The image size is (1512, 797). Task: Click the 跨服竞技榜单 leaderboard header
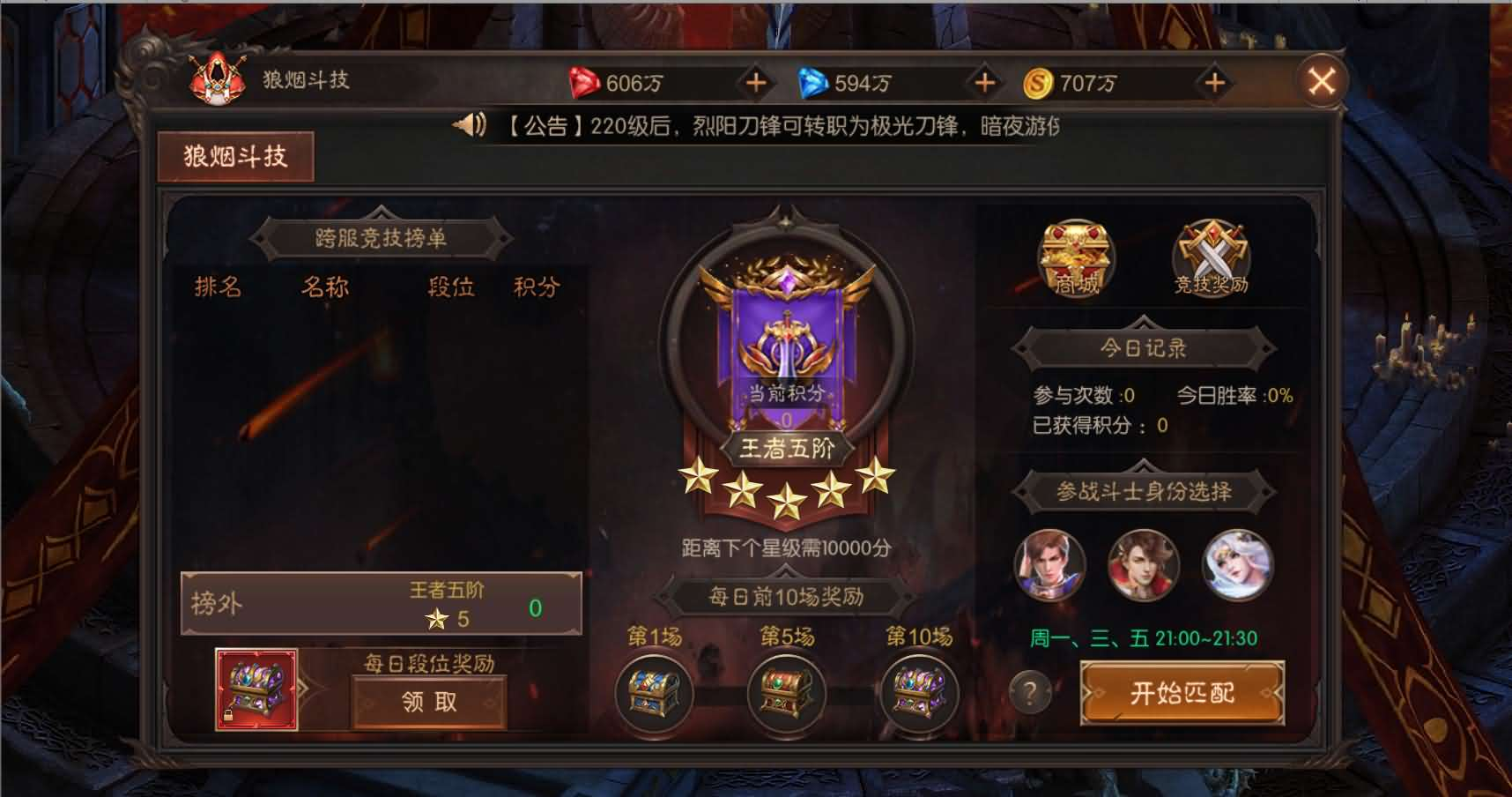pyautogui.click(x=381, y=239)
